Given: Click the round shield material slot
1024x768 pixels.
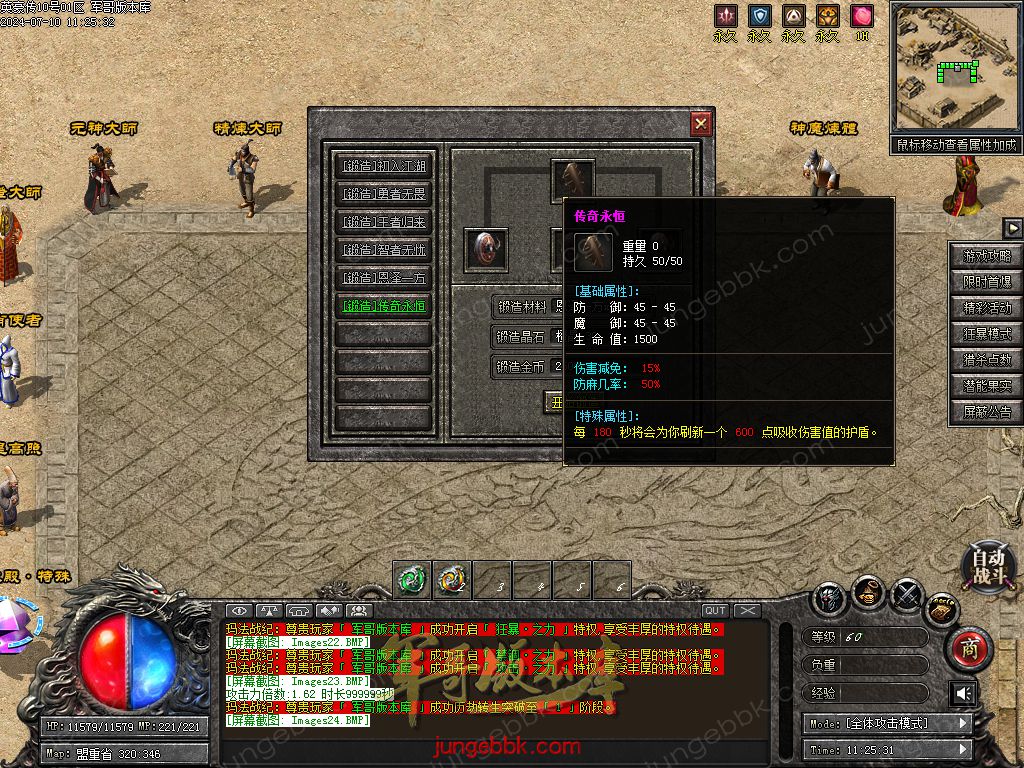Looking at the screenshot, I should click(487, 249).
